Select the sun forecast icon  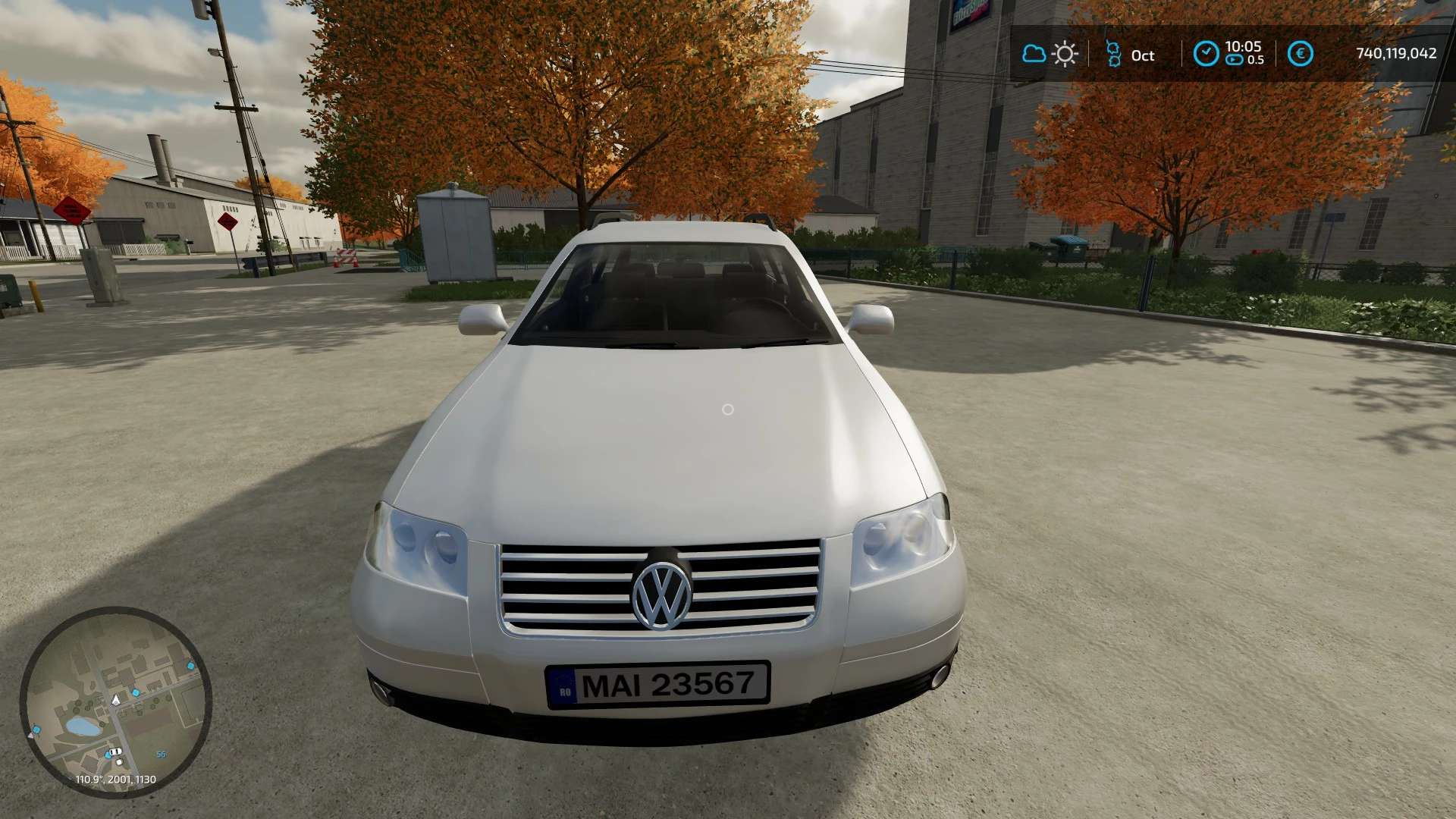pos(1065,54)
